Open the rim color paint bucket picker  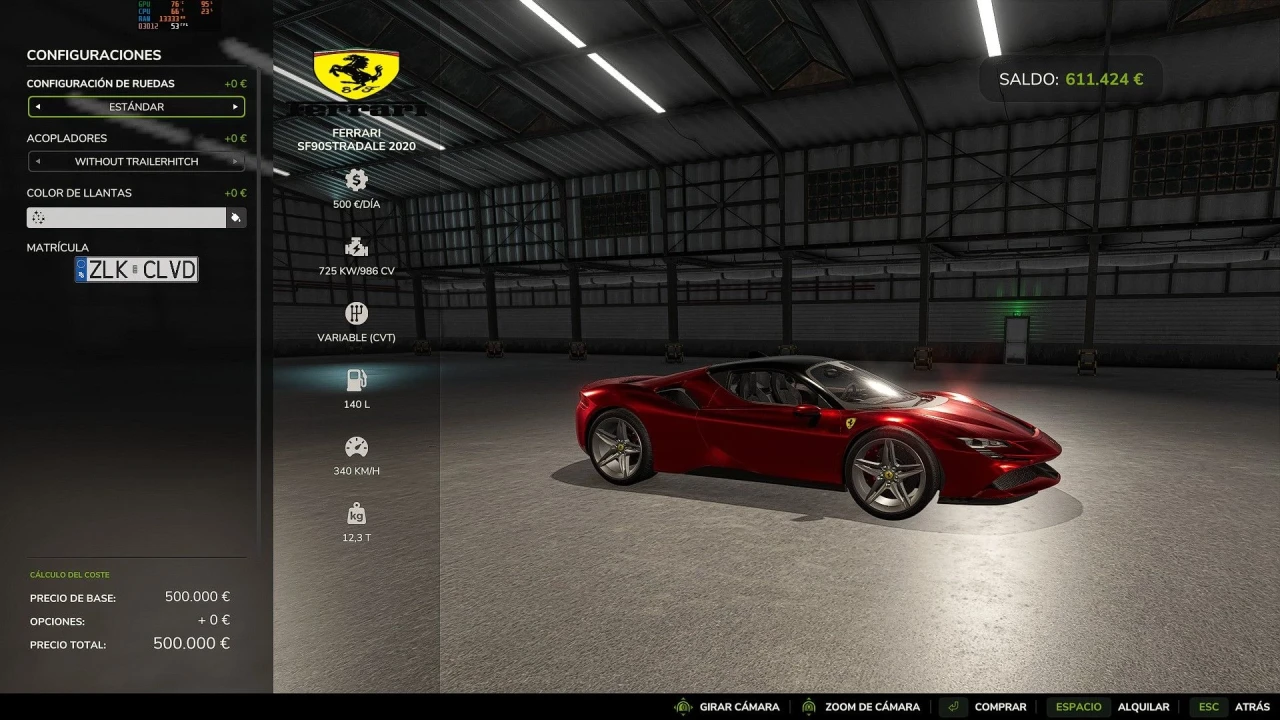(237, 217)
